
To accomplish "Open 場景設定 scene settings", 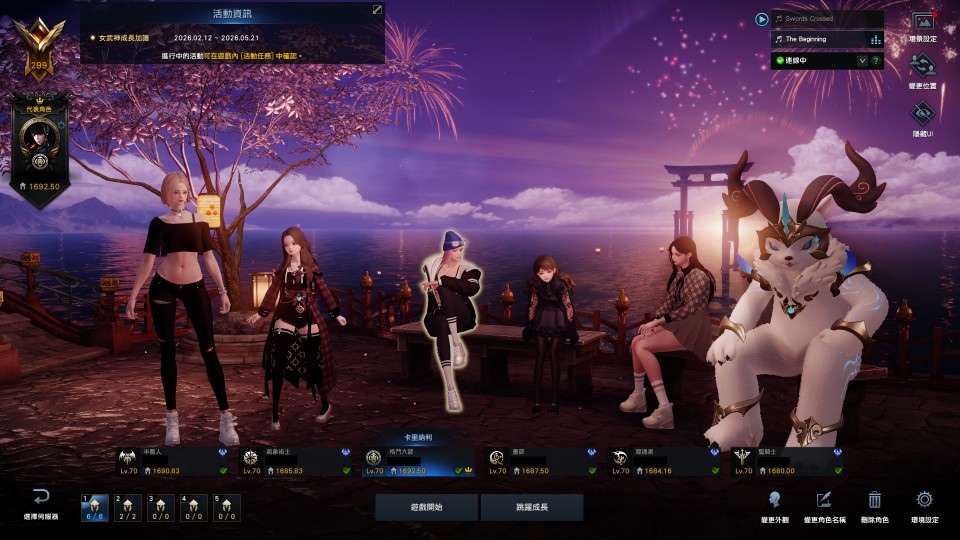I will click(923, 27).
